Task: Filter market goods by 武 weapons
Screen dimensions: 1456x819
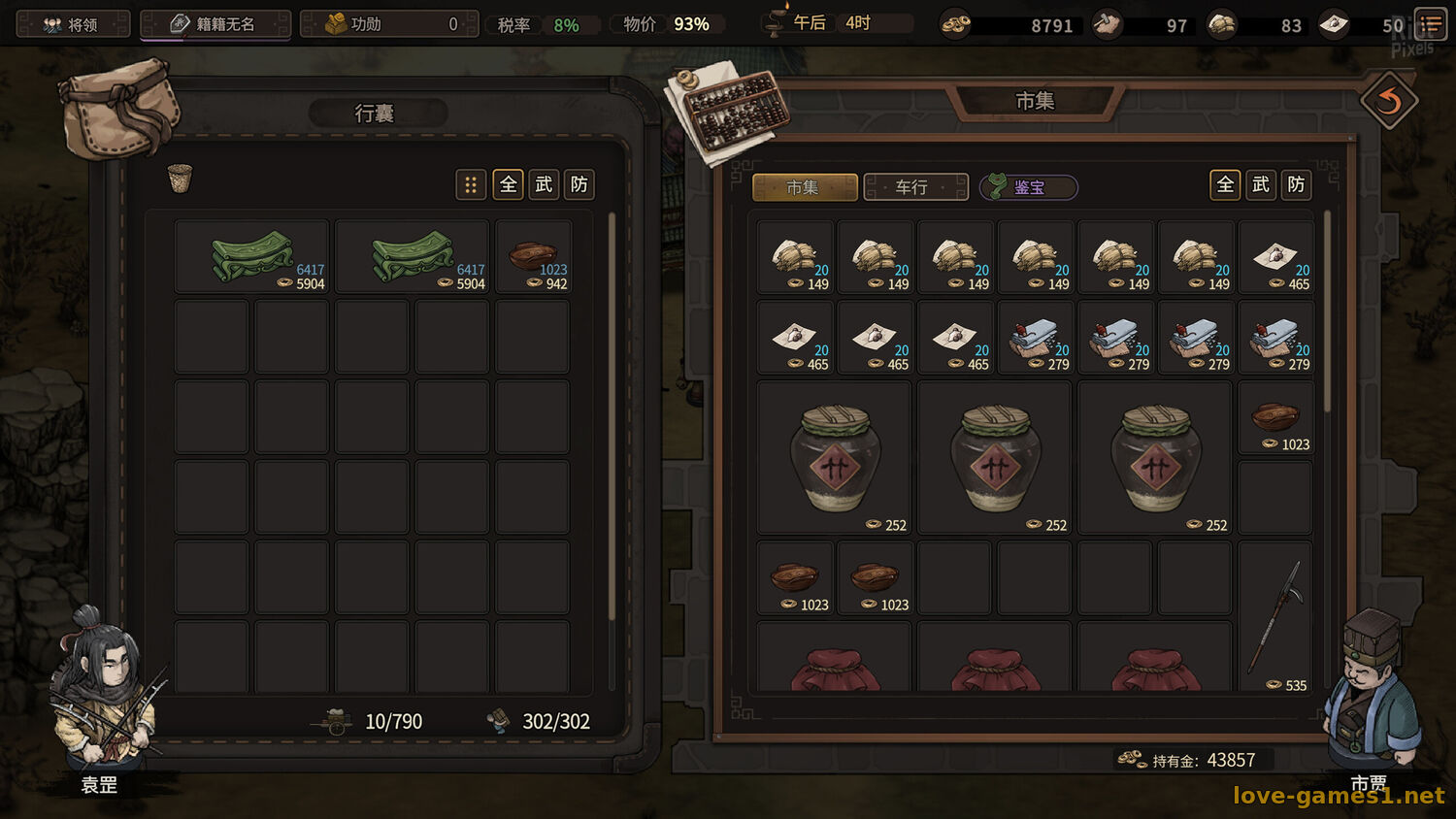Action: point(1261,184)
